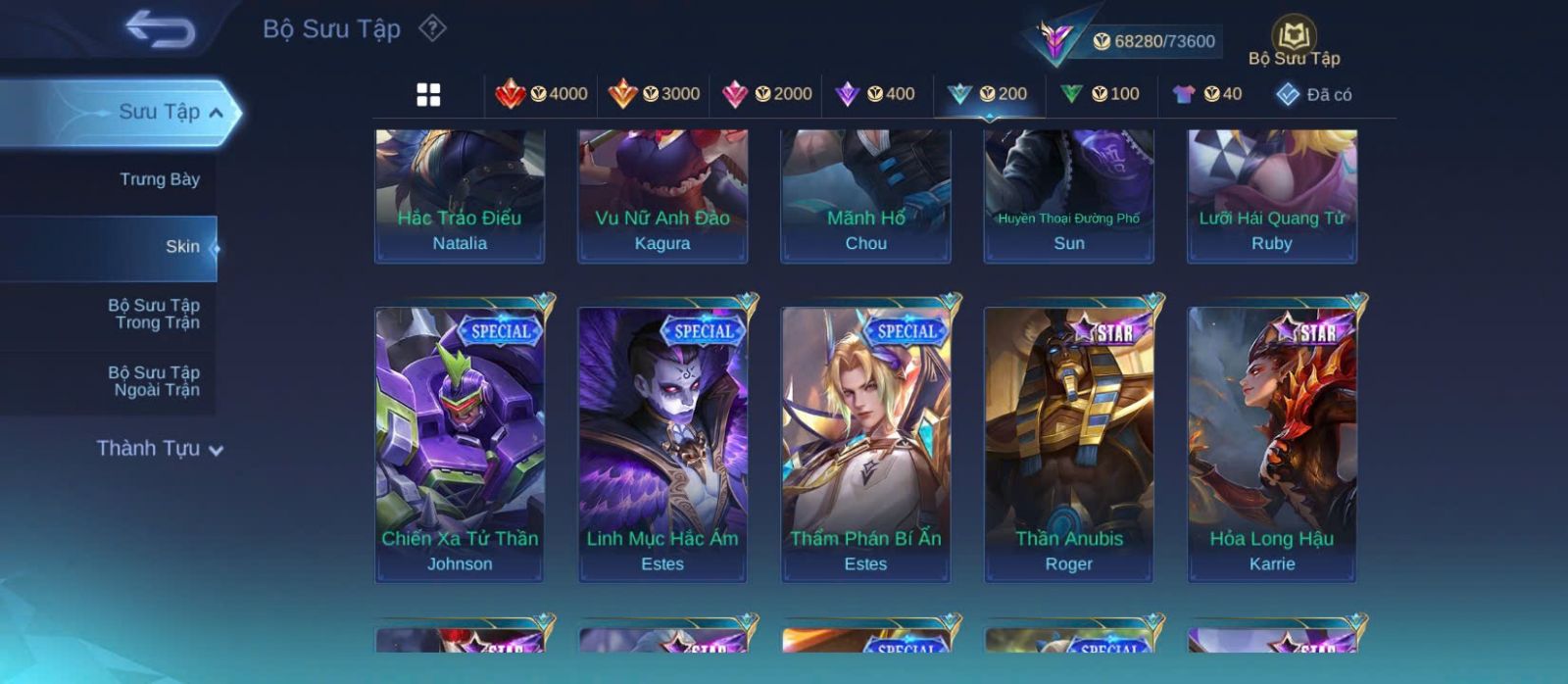Switch to the 400 point tier
The width and height of the screenshot is (1568, 684).
click(875, 94)
